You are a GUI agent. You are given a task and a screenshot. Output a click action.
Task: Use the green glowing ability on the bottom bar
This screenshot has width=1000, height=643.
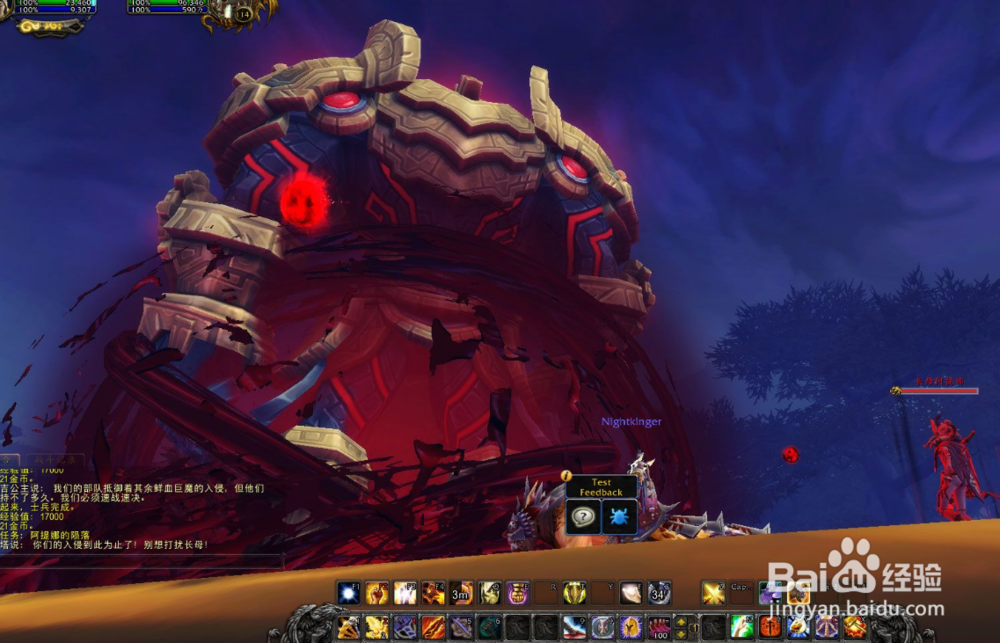[741, 627]
